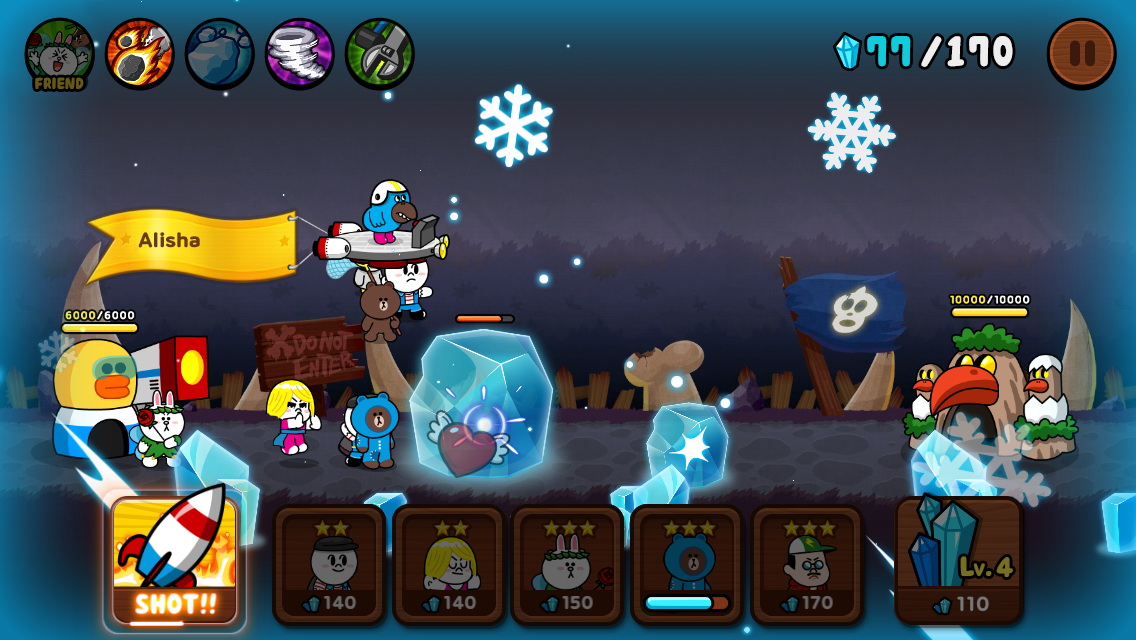1136x640 pixels.
Task: Use the ice boulder skill
Action: [x=219, y=53]
